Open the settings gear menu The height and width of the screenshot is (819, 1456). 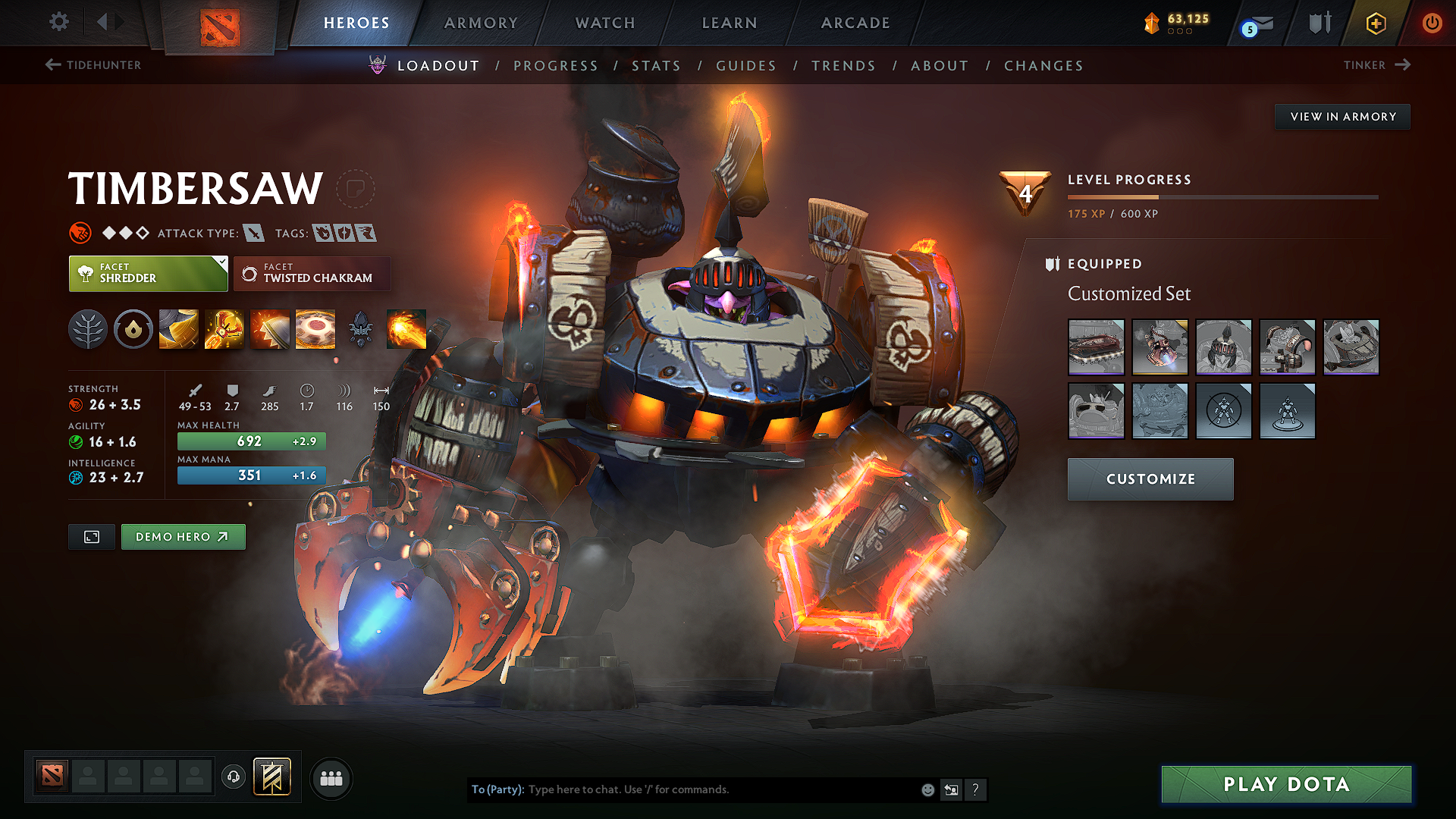coord(58,22)
